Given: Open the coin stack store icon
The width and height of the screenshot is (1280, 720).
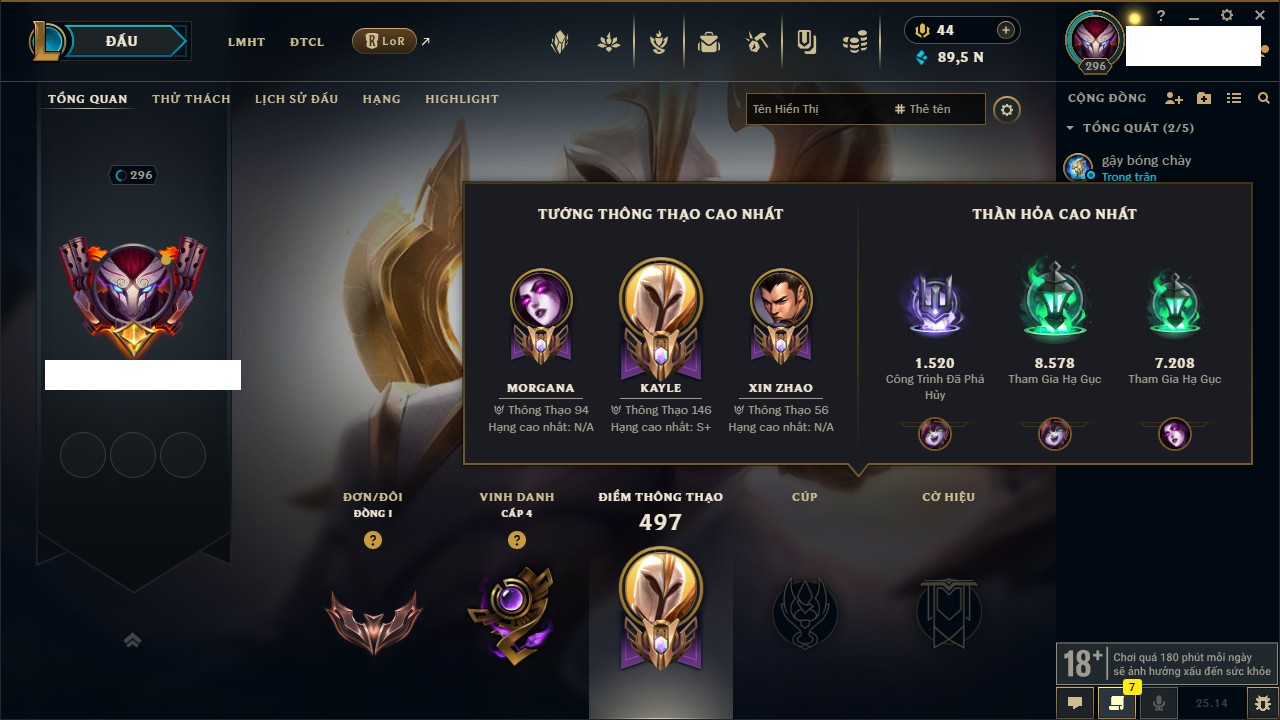Looking at the screenshot, I should click(854, 42).
